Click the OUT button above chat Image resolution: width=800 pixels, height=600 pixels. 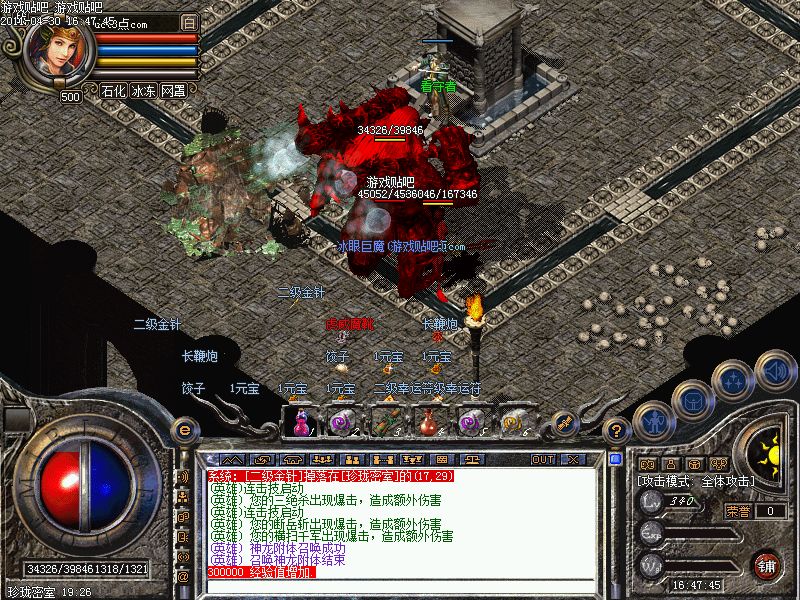click(543, 459)
